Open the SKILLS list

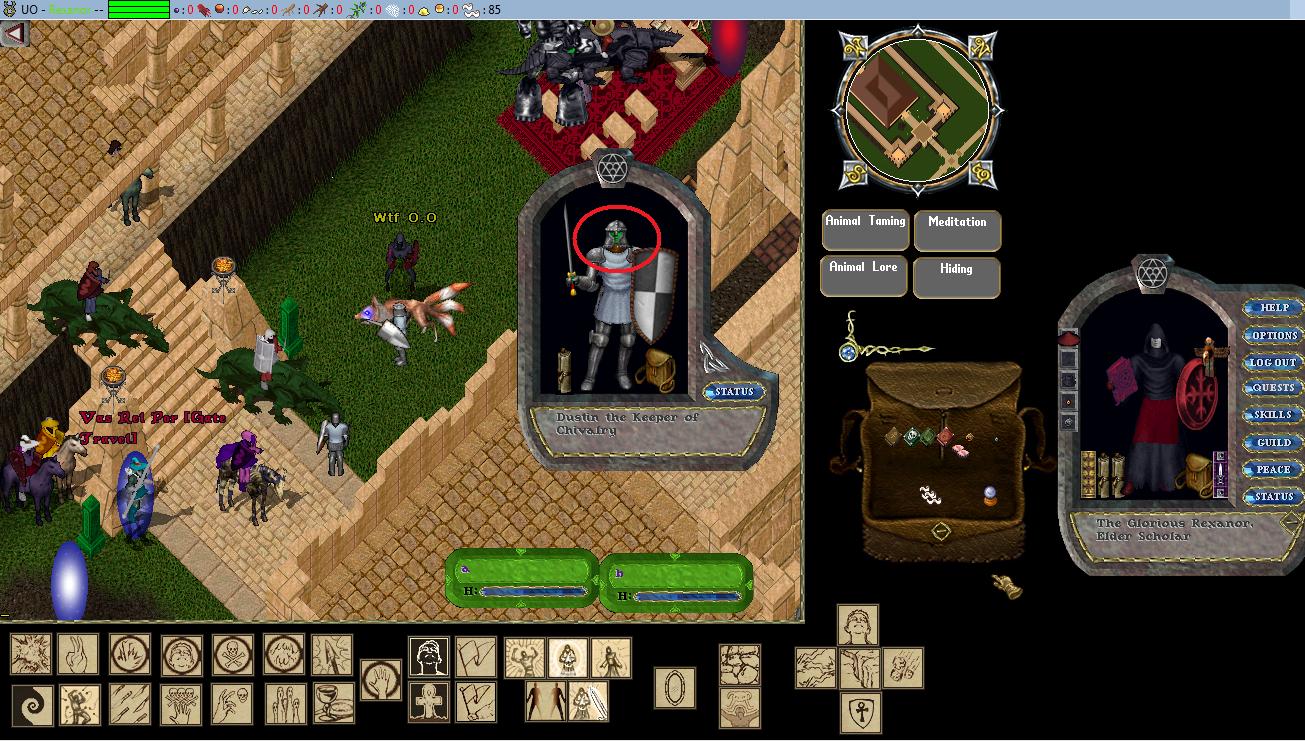(1273, 415)
